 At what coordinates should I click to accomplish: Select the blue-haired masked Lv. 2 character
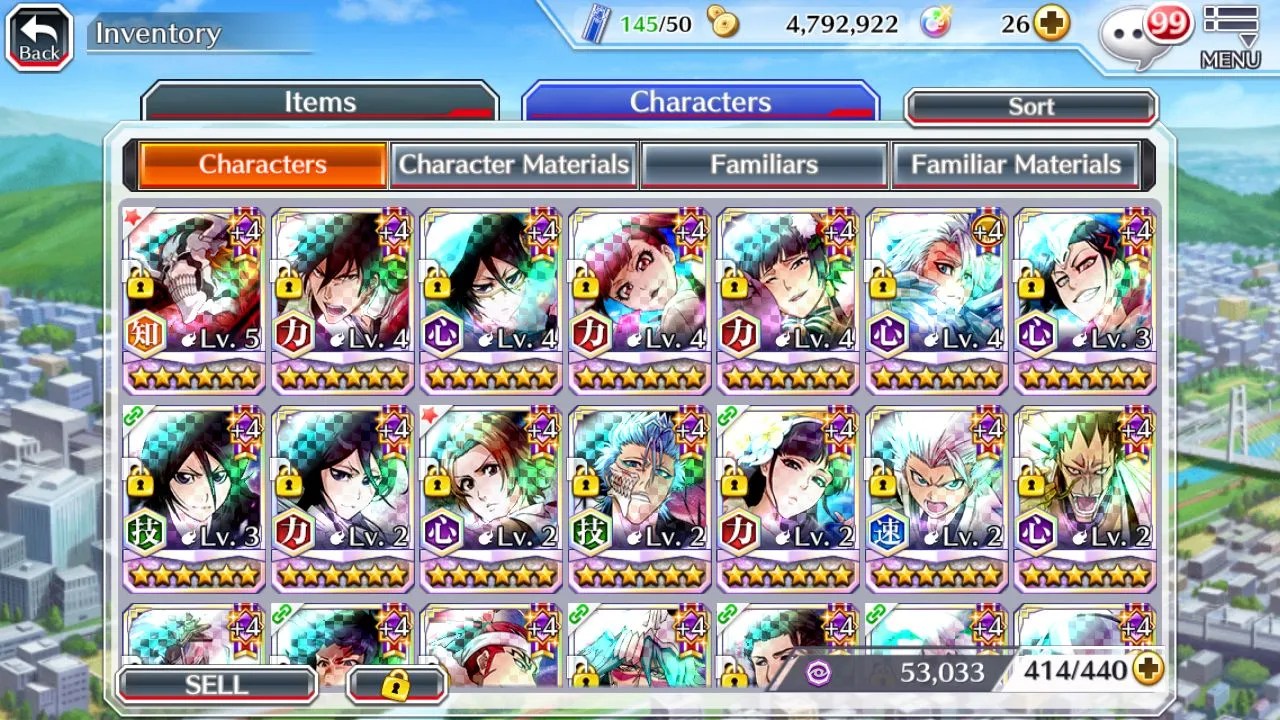640,498
